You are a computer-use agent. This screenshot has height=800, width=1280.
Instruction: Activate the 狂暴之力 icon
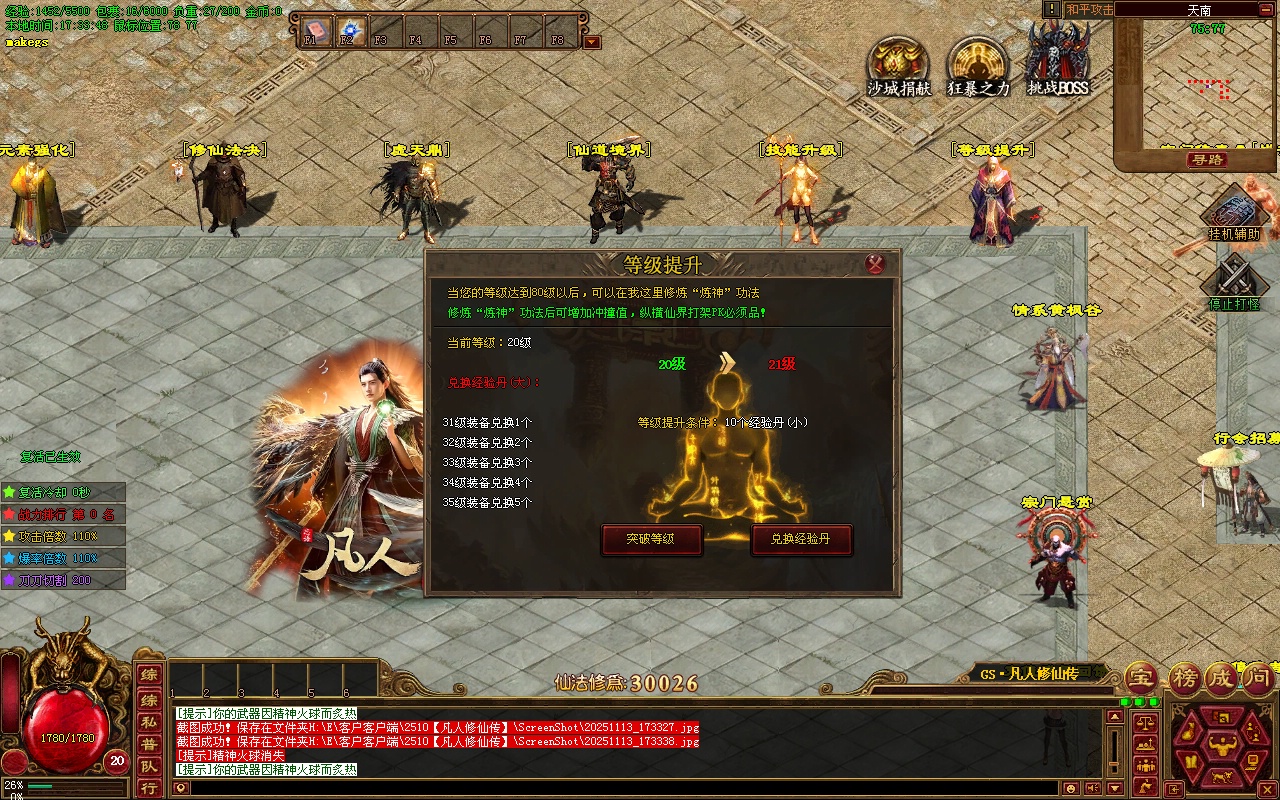click(x=978, y=66)
